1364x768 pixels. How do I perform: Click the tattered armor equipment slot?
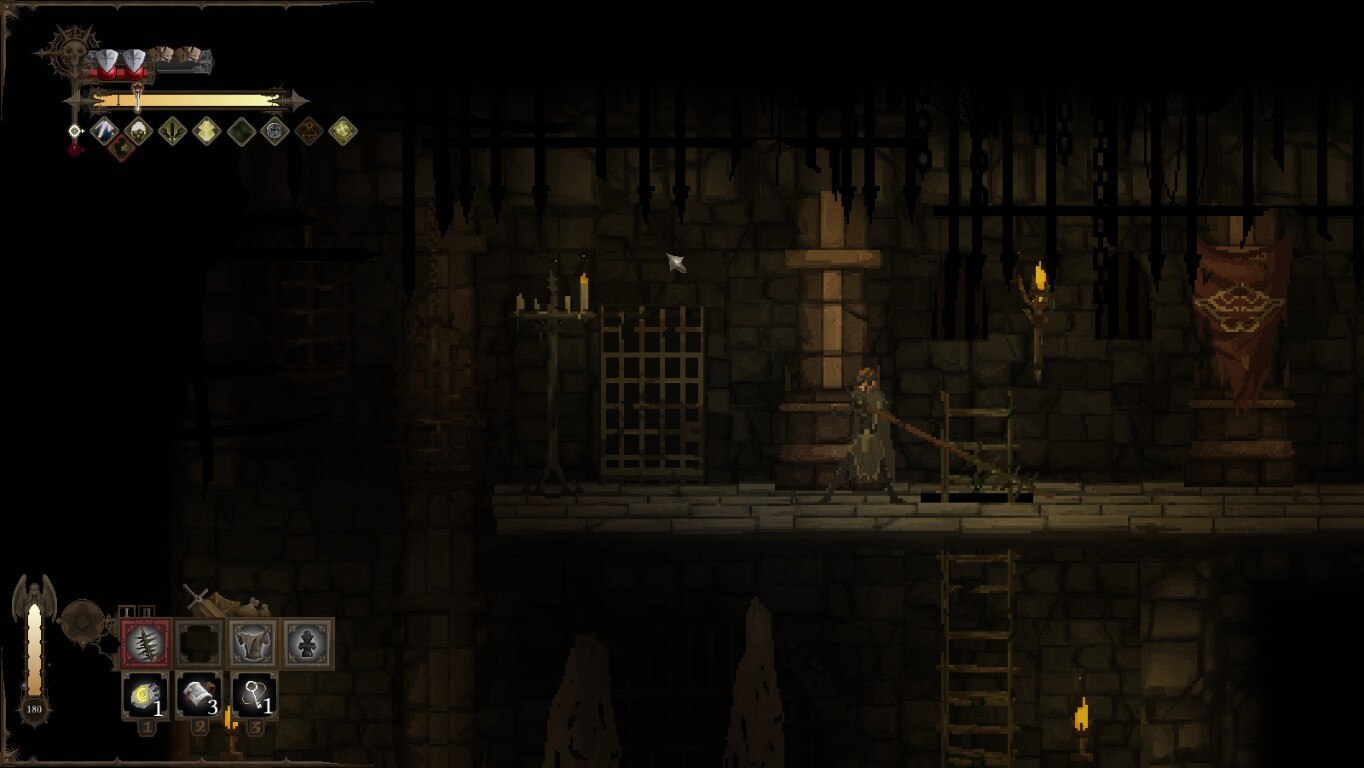(254, 643)
